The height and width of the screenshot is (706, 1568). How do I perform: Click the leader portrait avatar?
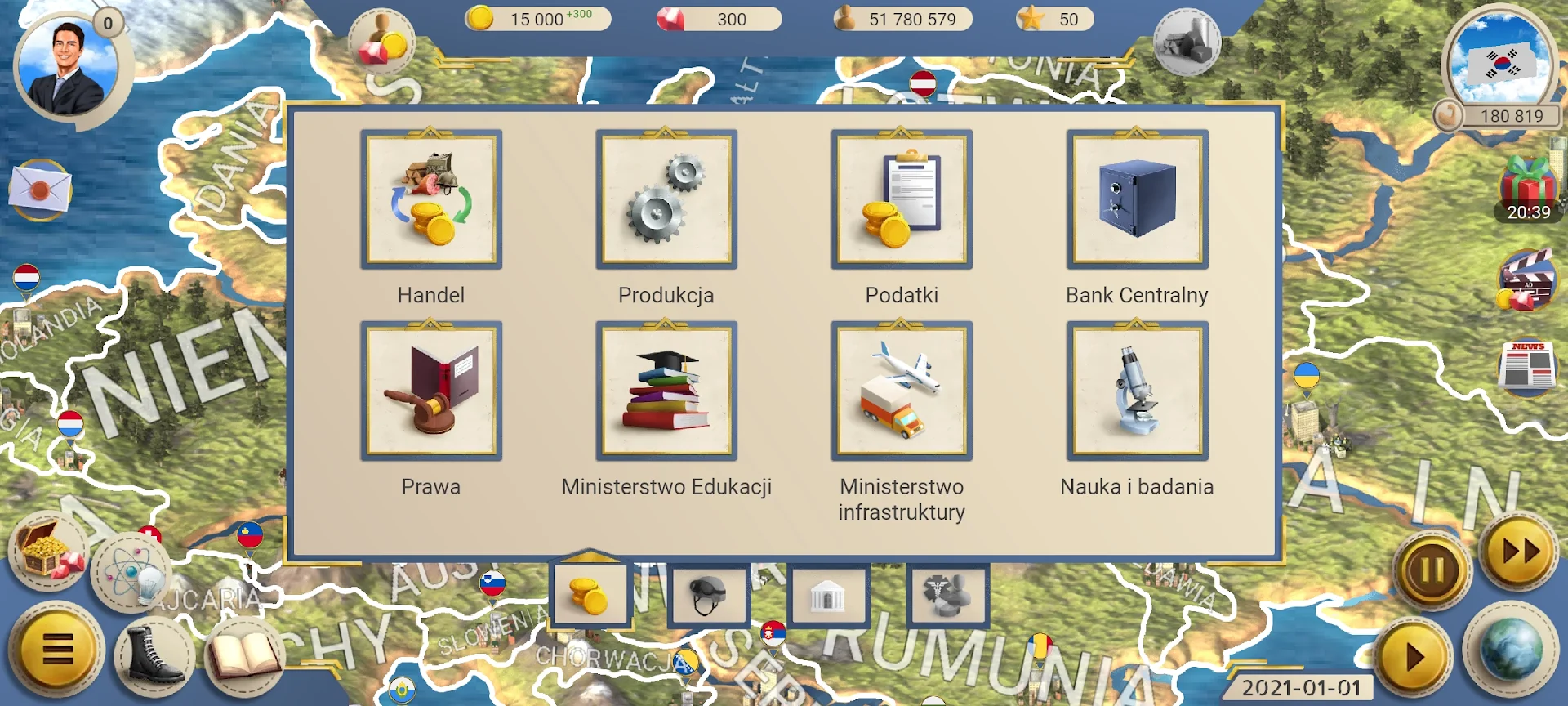click(67, 69)
